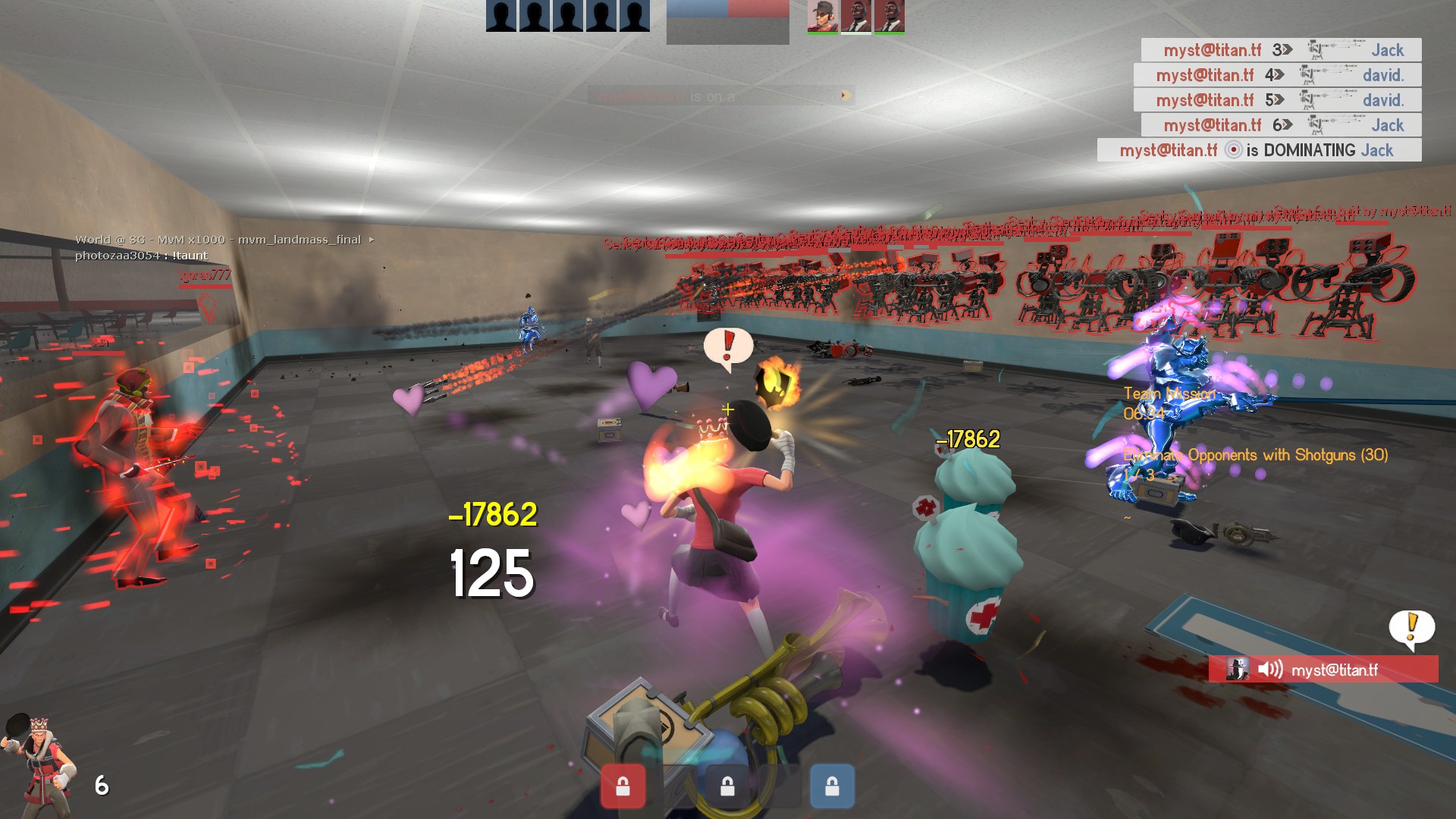Image resolution: width=1456 pixels, height=819 pixels.
Task: Click the killstreak 3 Jack killfeed row
Action: pos(1281,50)
